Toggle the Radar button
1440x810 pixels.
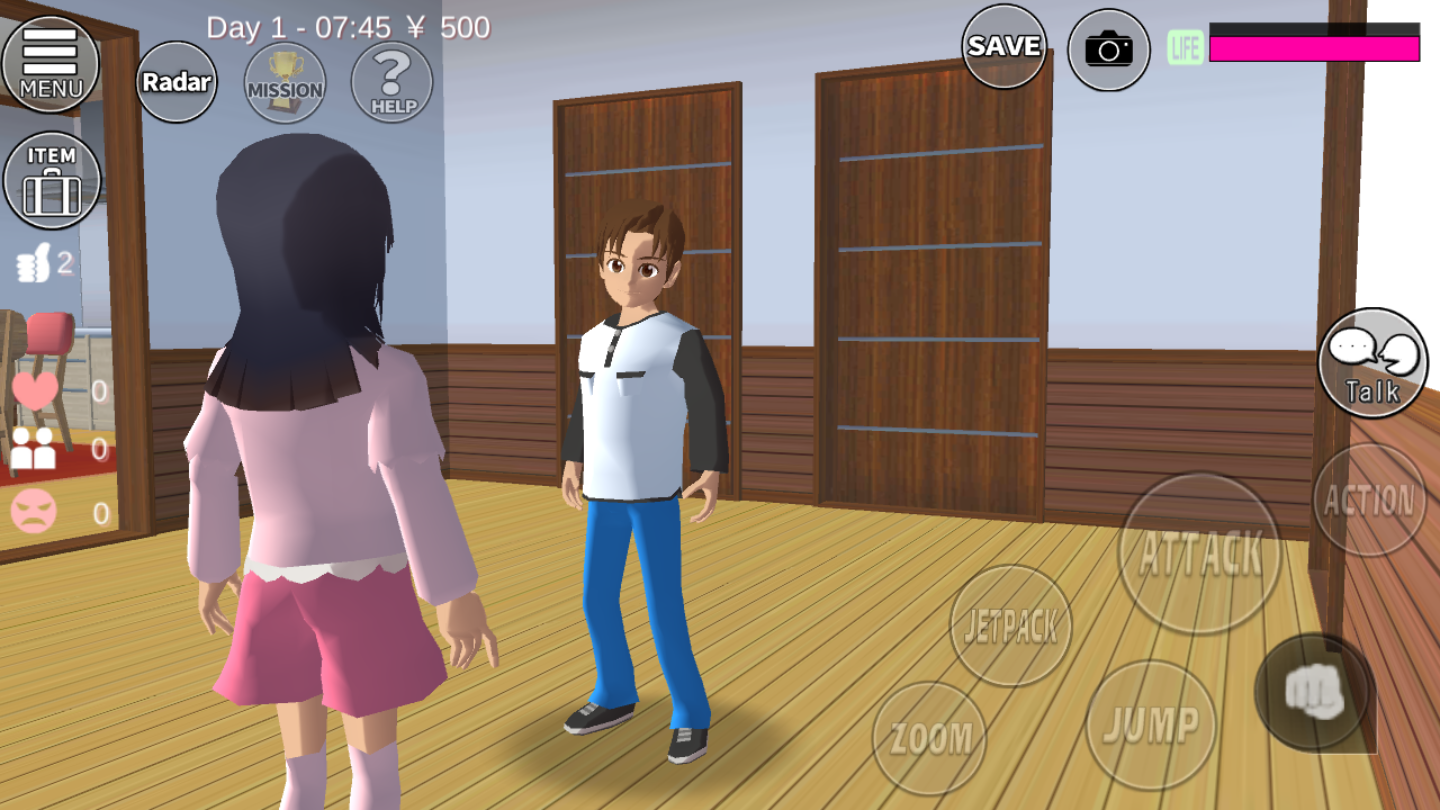pos(177,82)
